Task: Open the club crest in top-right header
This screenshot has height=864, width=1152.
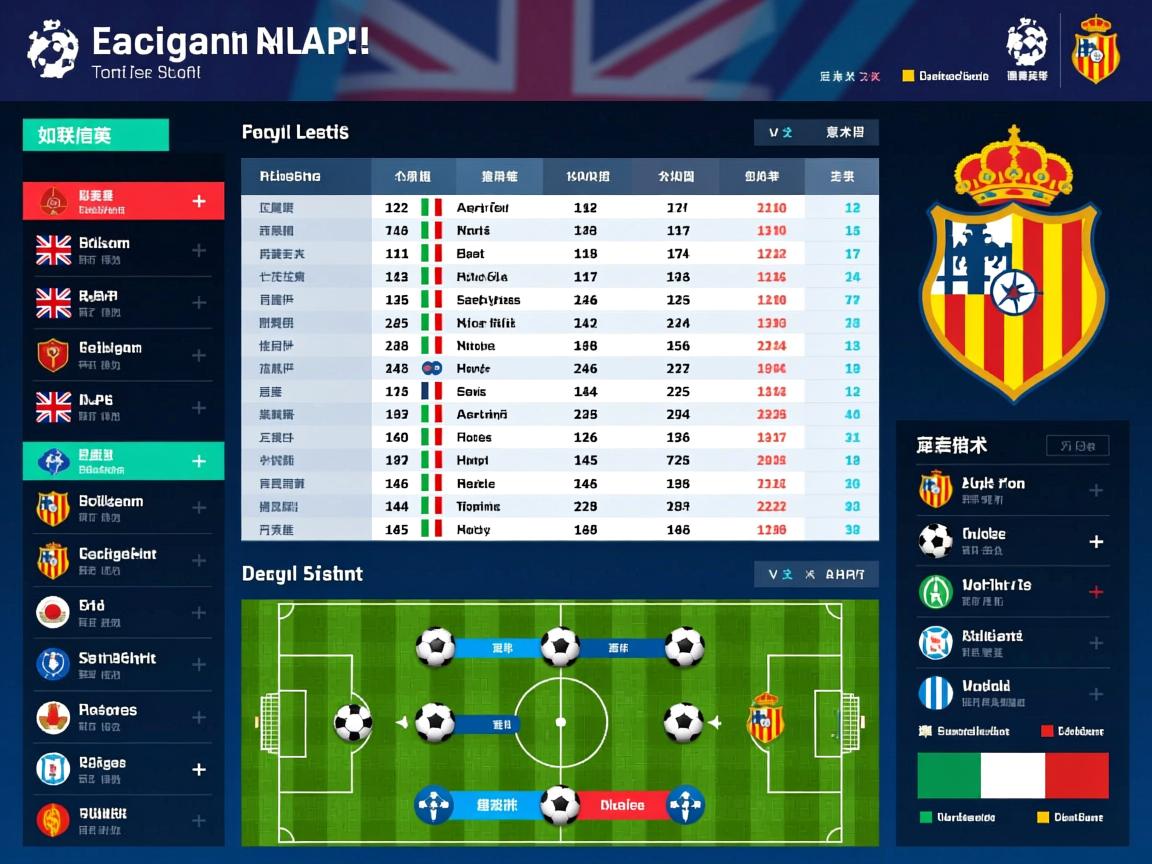Action: [1096, 48]
